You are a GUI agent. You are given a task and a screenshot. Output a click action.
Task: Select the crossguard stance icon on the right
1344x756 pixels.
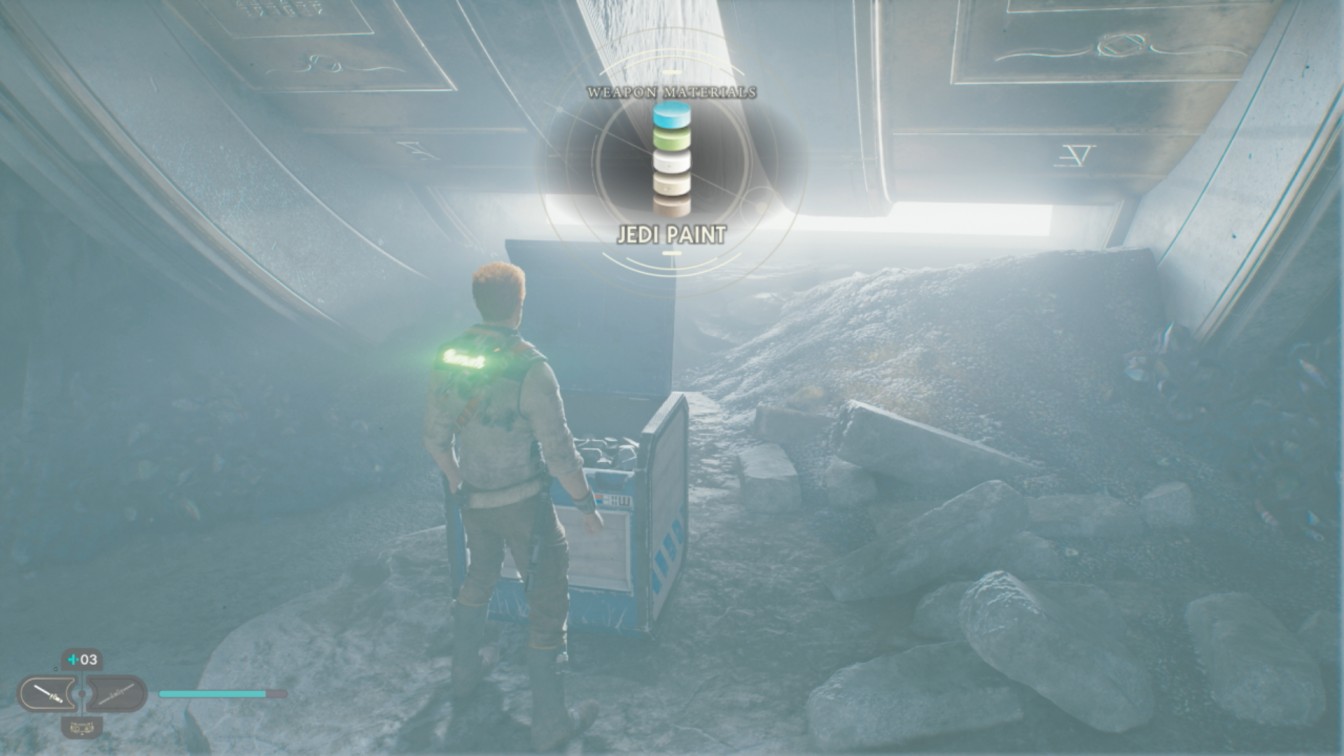pos(116,692)
